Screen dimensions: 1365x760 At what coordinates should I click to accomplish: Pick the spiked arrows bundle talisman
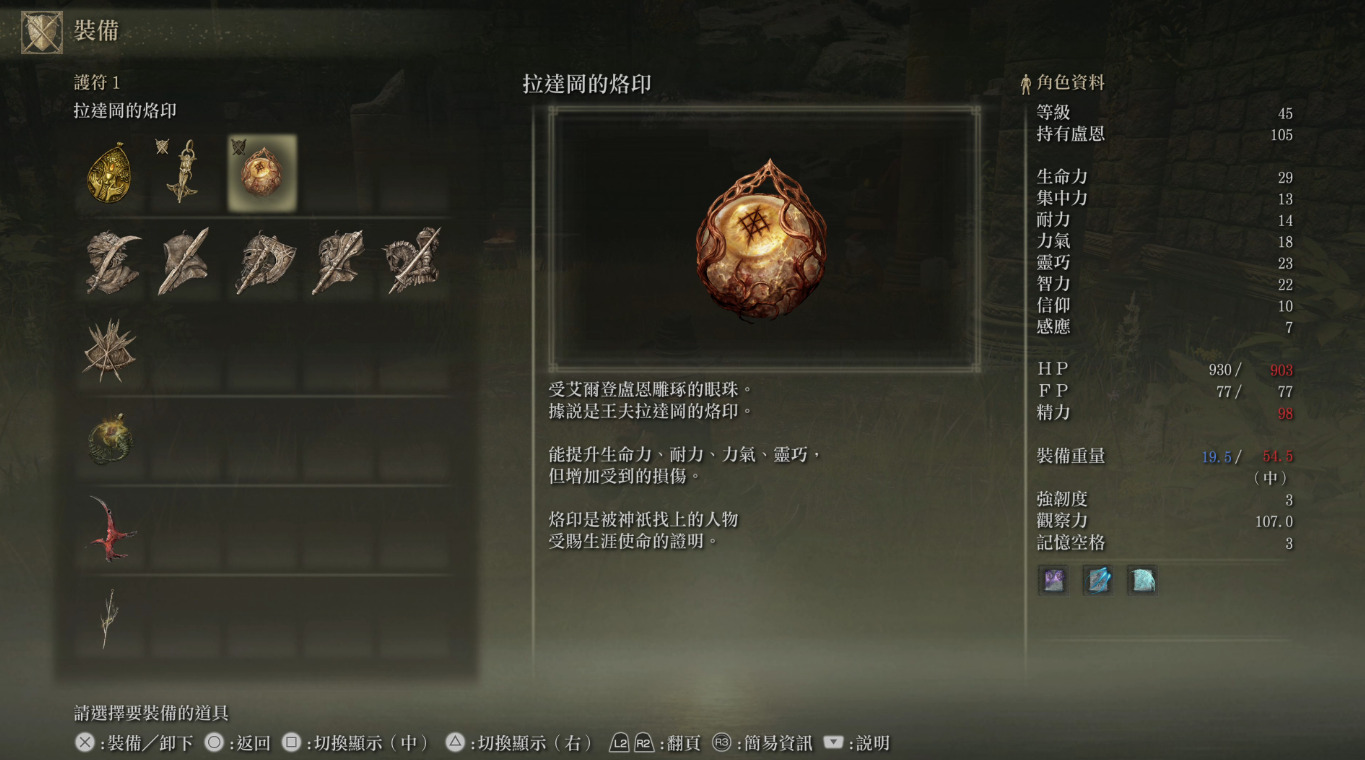click(x=109, y=351)
